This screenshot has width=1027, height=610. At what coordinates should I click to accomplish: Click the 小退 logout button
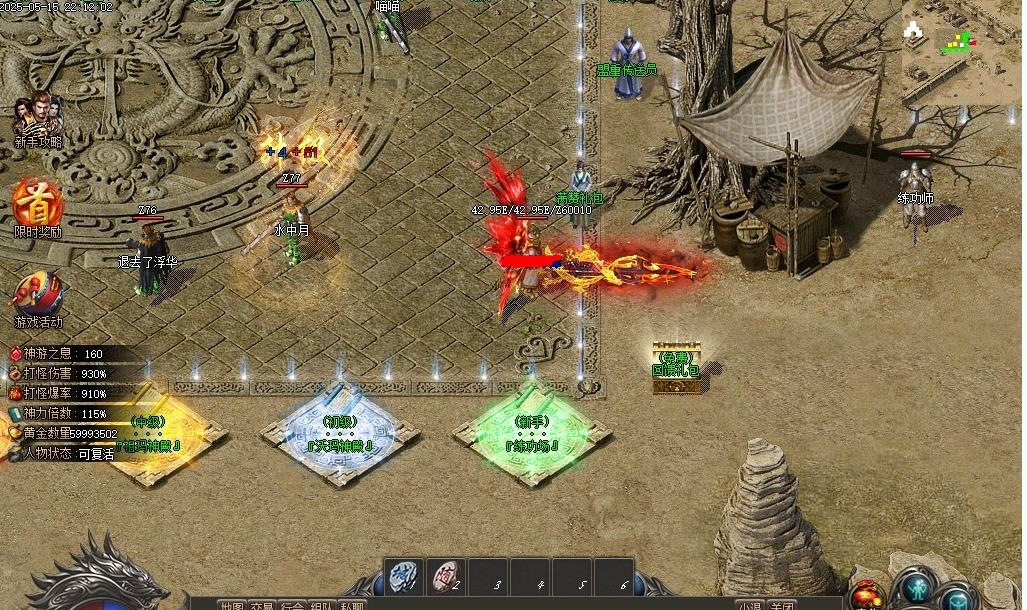[751, 605]
